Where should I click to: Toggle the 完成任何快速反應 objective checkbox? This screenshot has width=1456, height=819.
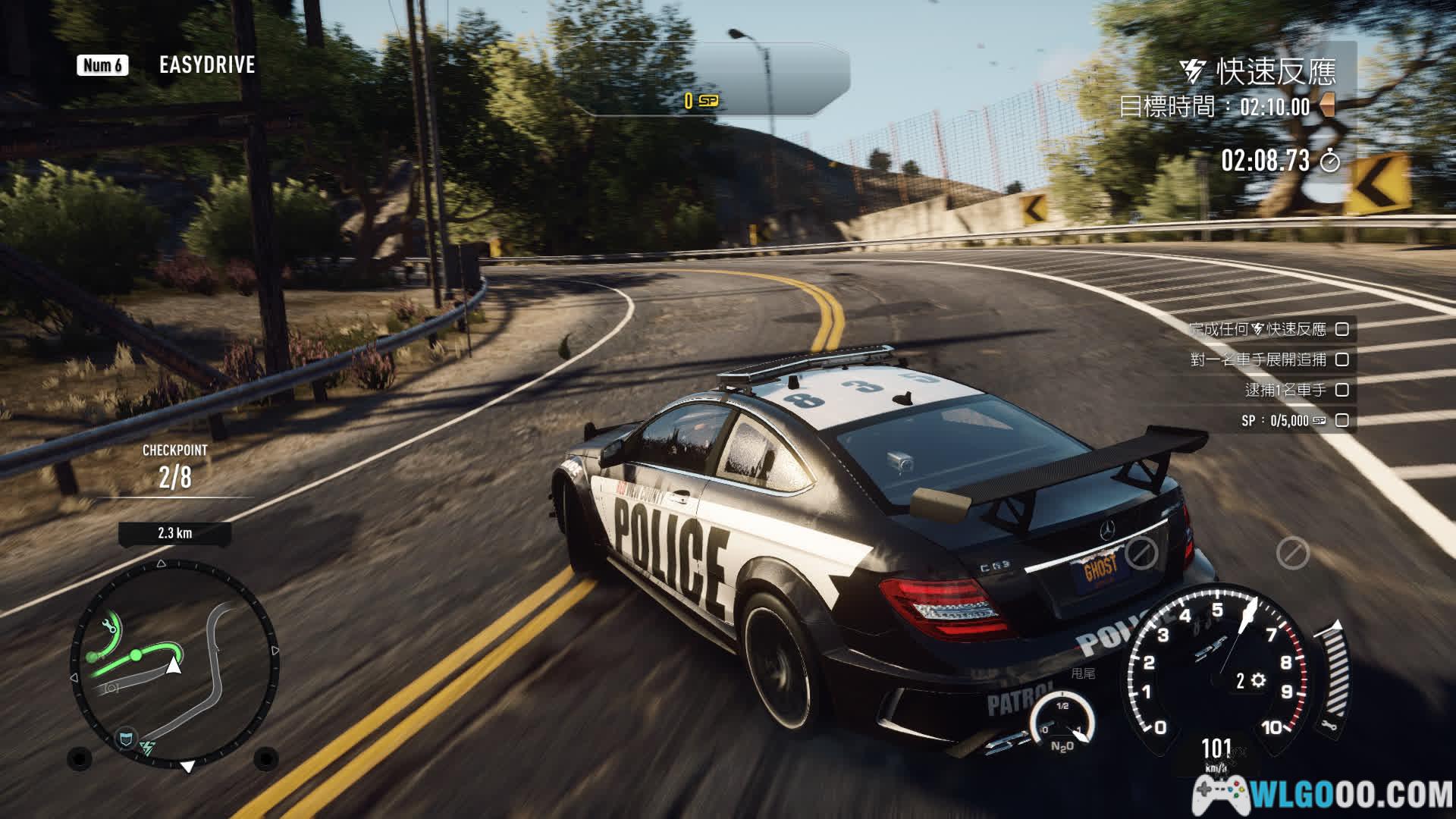(x=1342, y=329)
